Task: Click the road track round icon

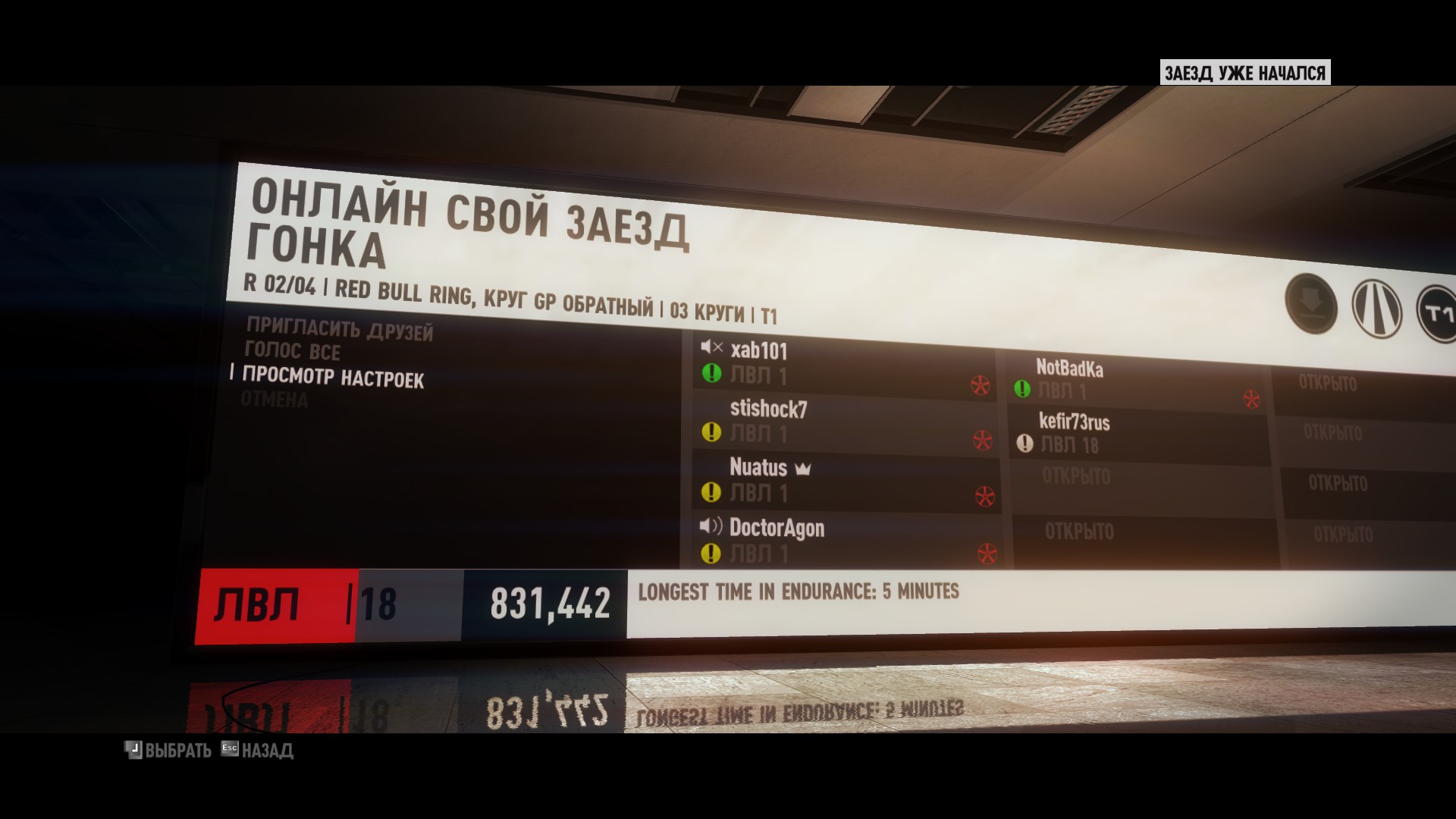Action: click(1376, 309)
